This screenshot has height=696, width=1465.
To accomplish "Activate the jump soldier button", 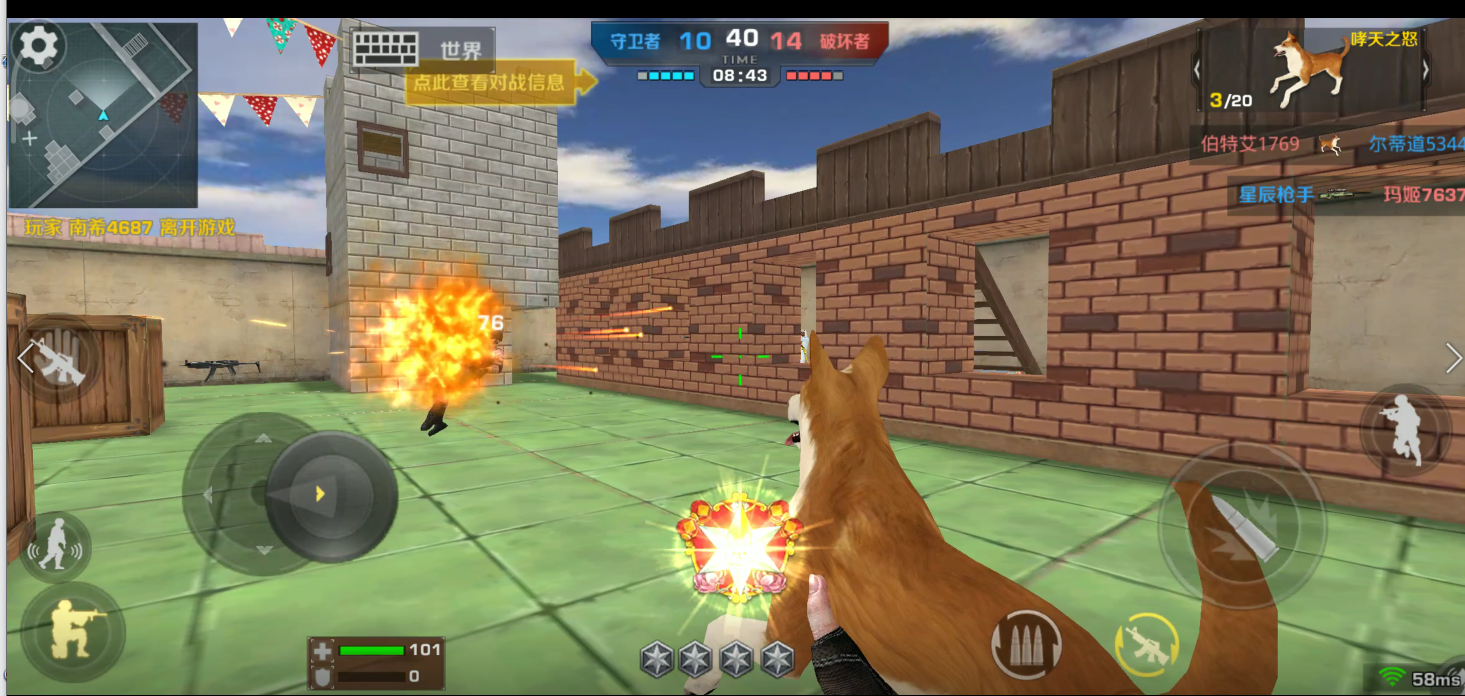I will pyautogui.click(x=1405, y=428).
